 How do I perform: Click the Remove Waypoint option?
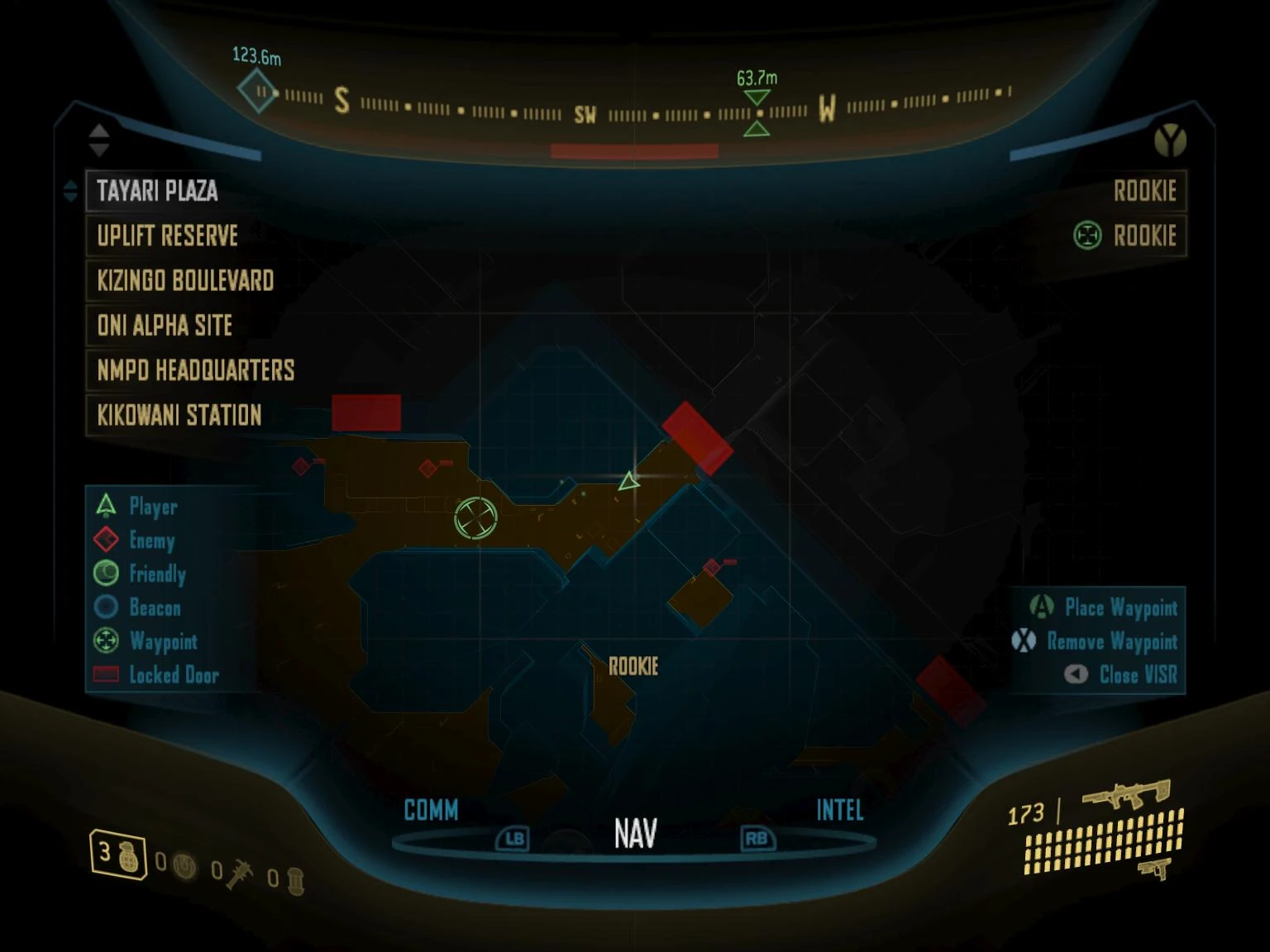1096,641
